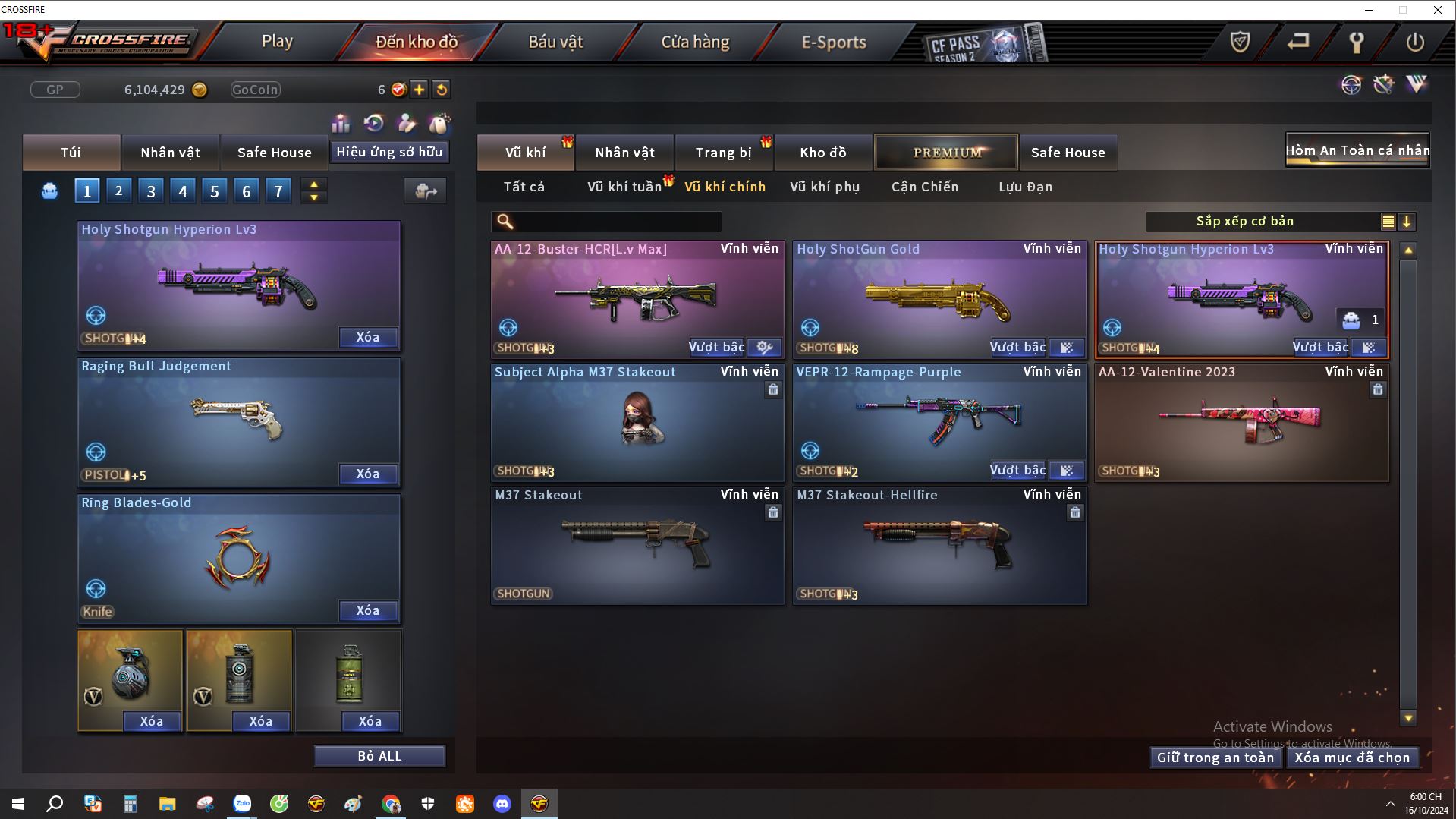Choose the AA-12-Valentine 2023 shotgun

[1241, 423]
